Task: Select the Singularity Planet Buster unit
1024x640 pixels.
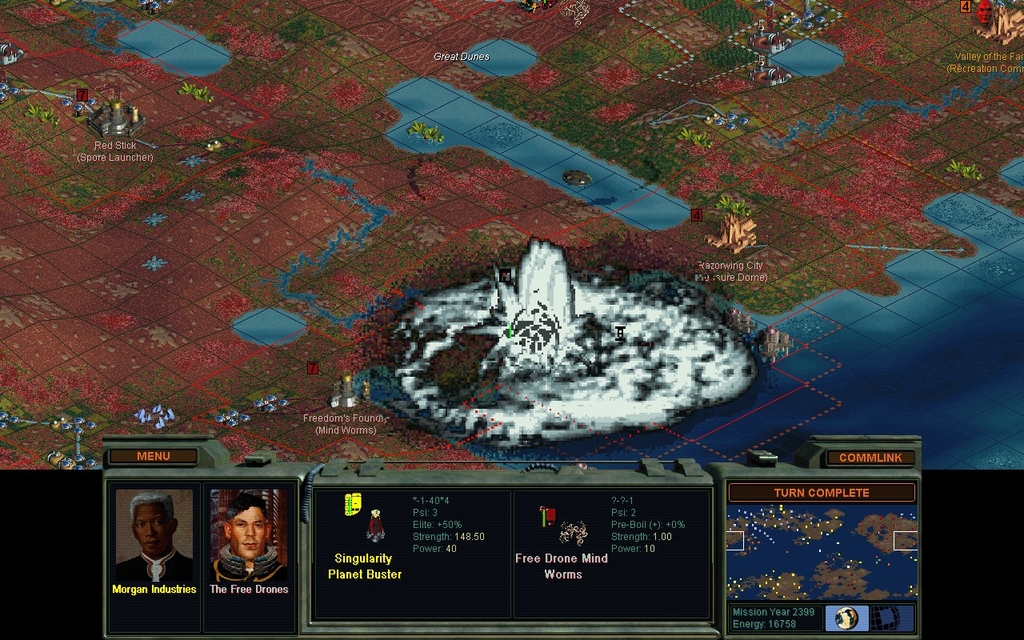Action: click(x=375, y=527)
